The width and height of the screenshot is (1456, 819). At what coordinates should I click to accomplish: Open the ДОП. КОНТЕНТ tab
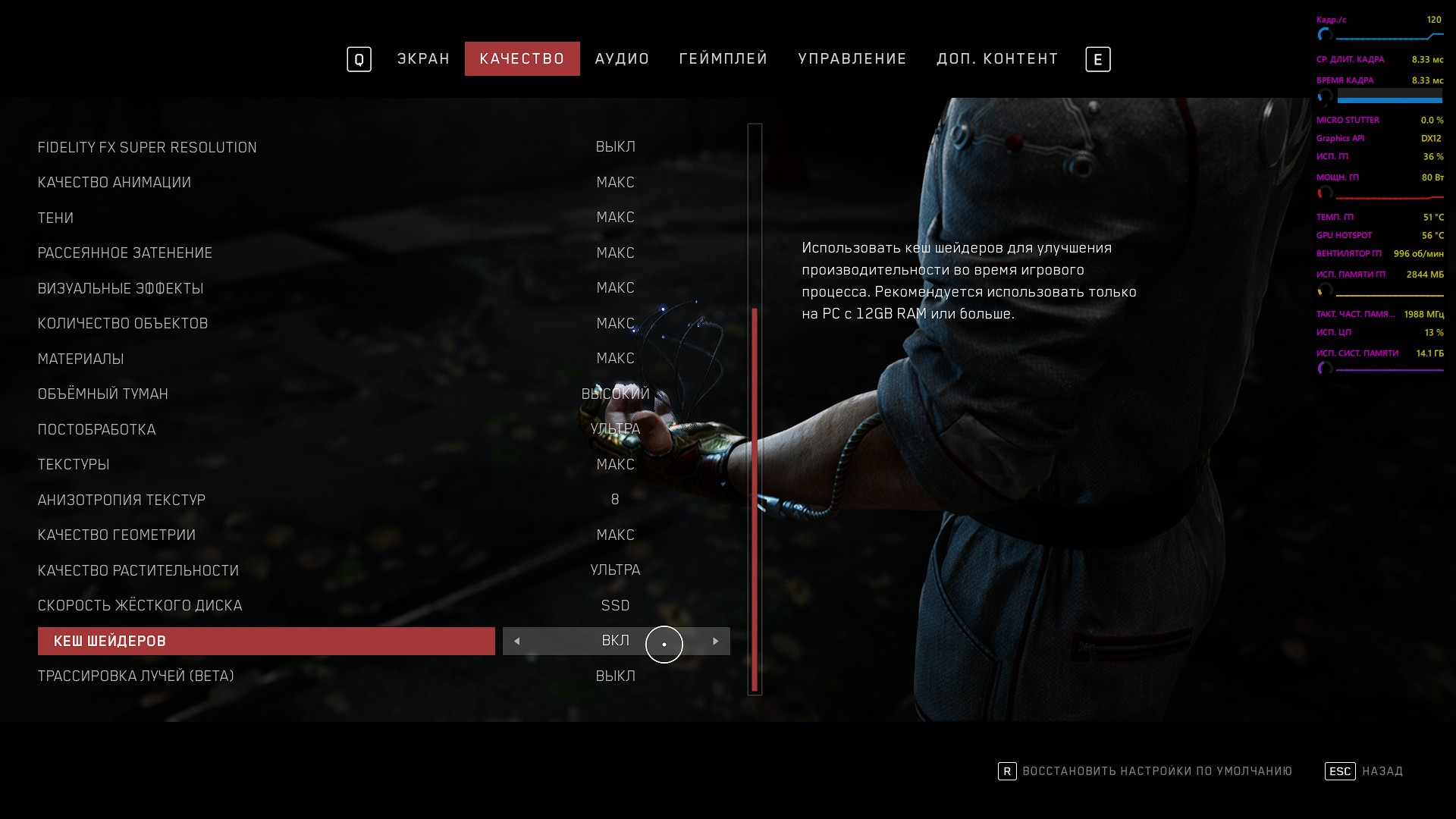click(997, 59)
